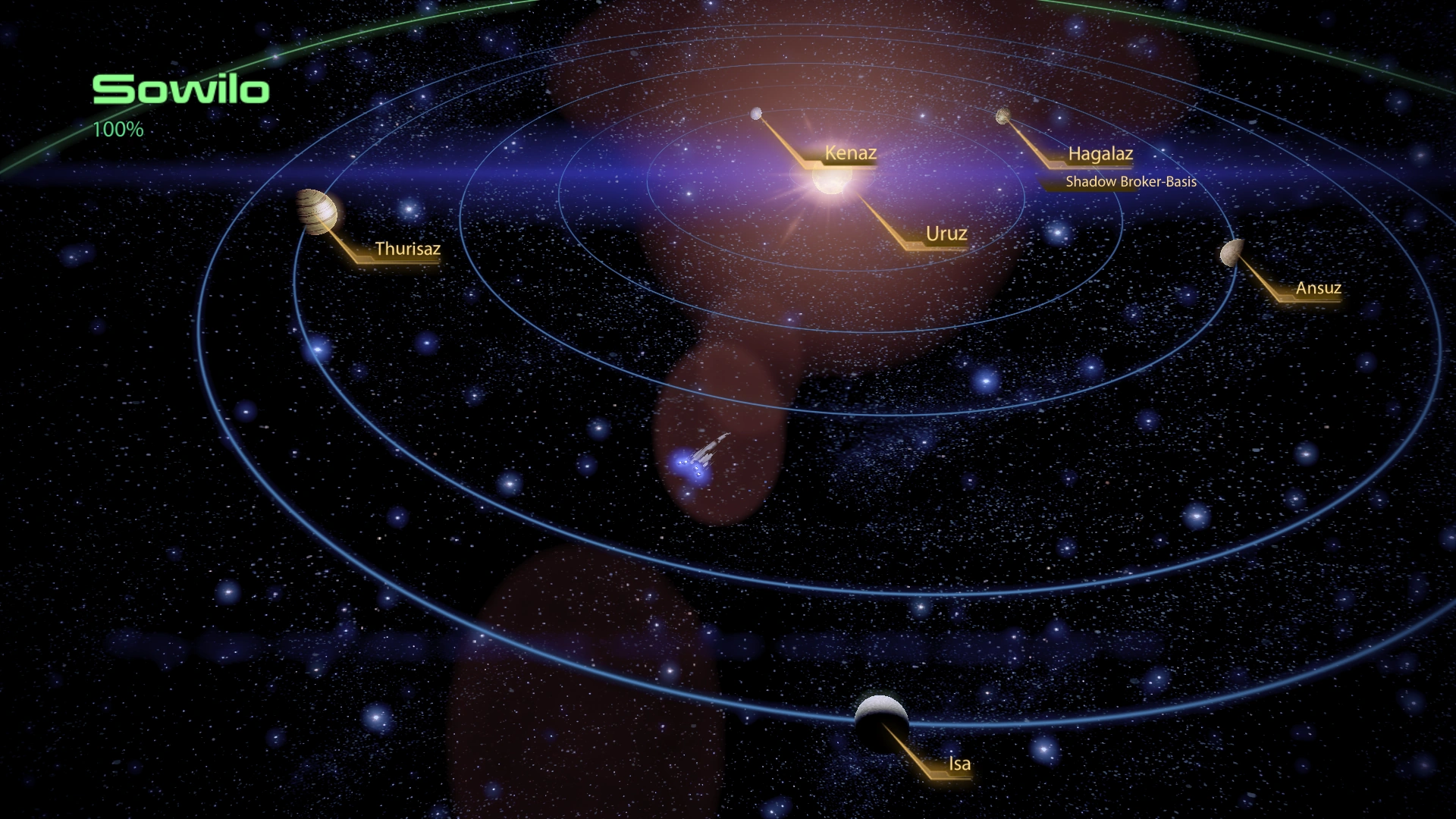Click the Thurisaz name plate

point(407,250)
